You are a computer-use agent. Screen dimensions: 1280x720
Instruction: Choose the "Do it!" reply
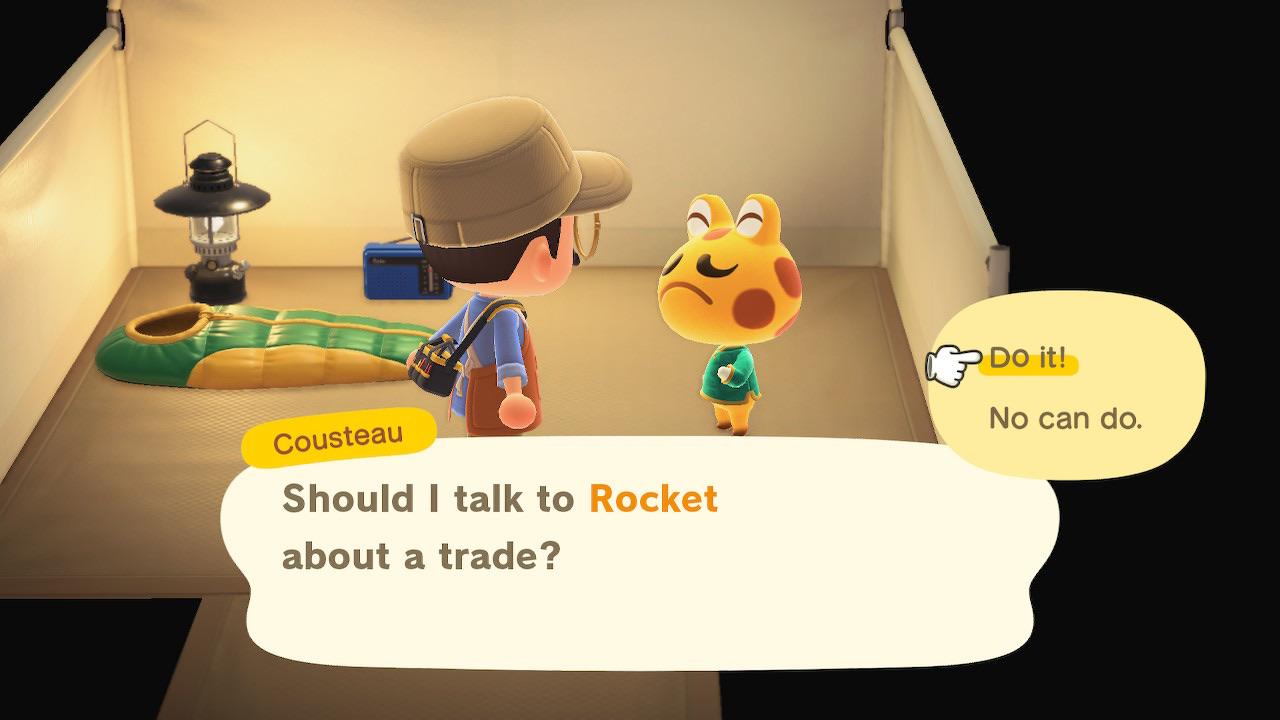point(1028,360)
